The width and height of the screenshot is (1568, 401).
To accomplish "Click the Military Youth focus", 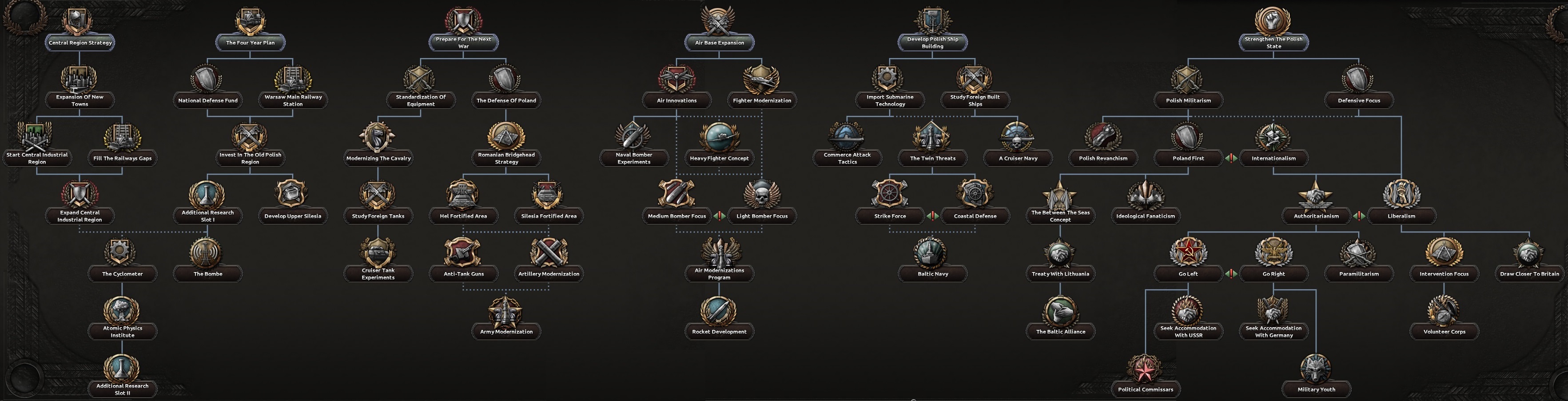I will [1317, 389].
